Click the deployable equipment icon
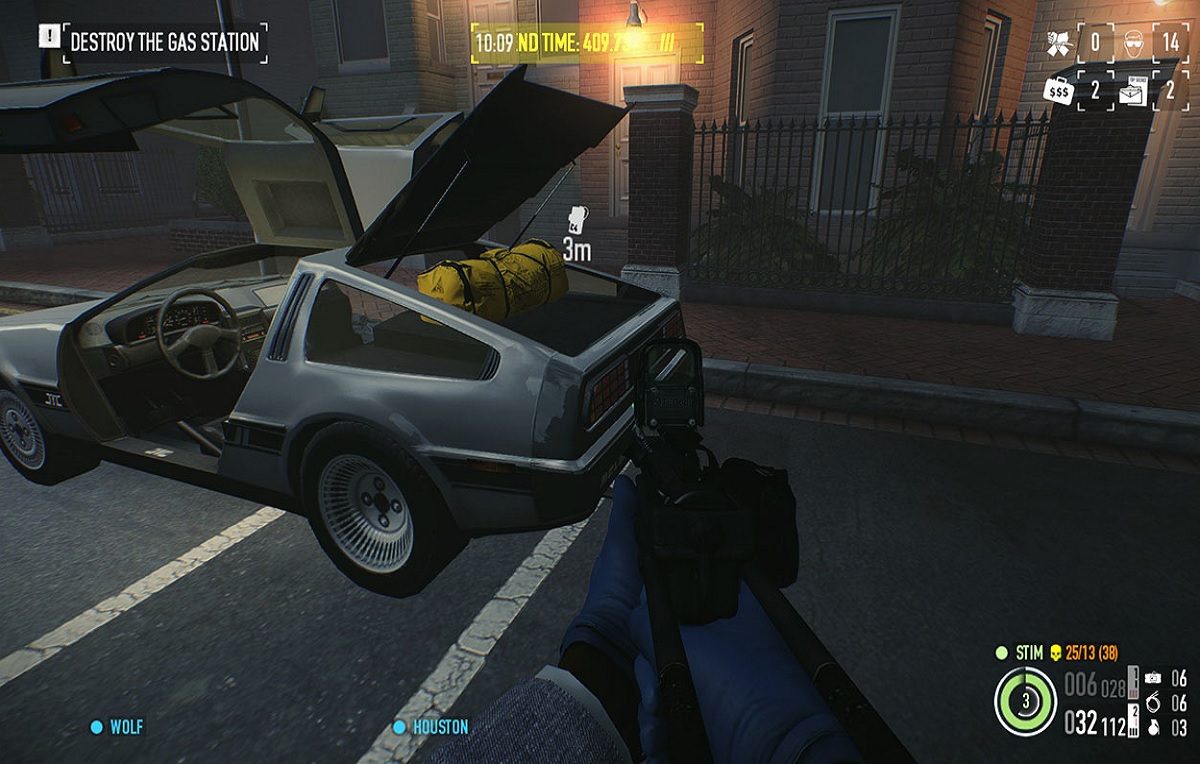Viewport: 1200px width, 764px height. coord(1151,677)
